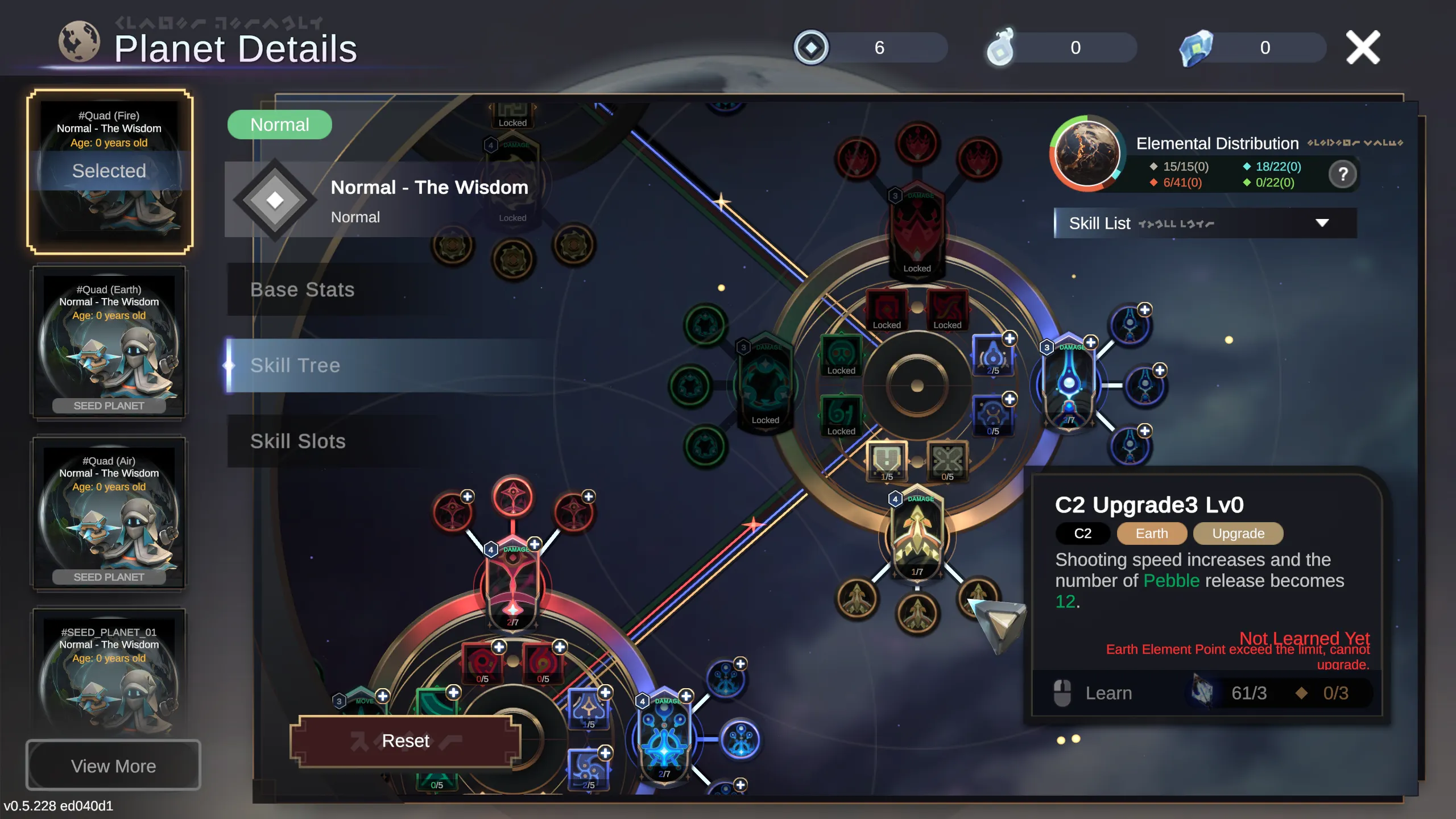Select the Earth element tag on skill card
Image resolution: width=1456 pixels, height=819 pixels.
1152,533
